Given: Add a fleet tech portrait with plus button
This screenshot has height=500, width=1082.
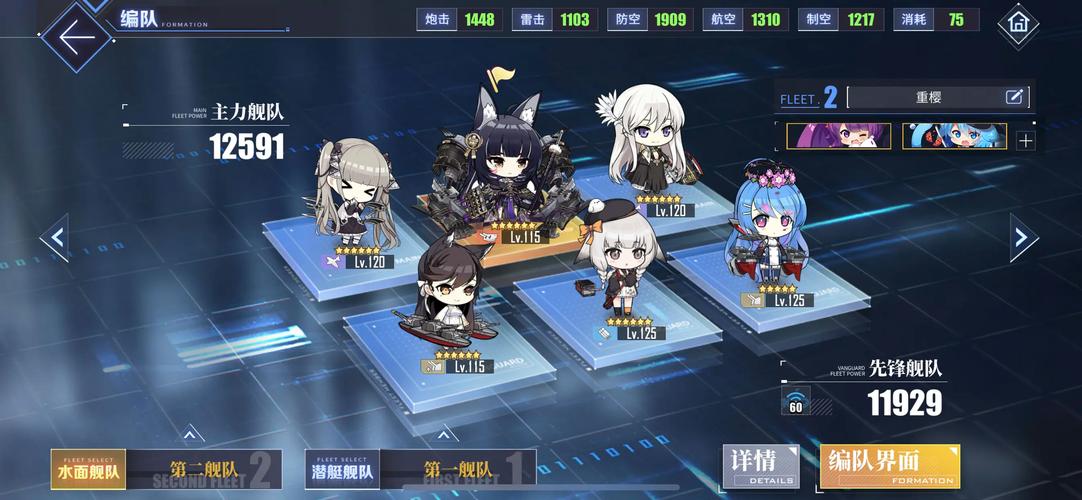Looking at the screenshot, I should [x=1025, y=140].
